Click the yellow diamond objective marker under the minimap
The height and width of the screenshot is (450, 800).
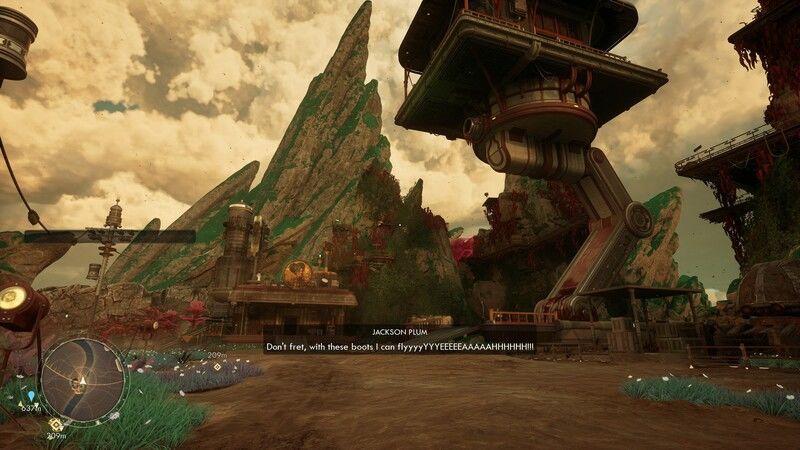click(55, 424)
